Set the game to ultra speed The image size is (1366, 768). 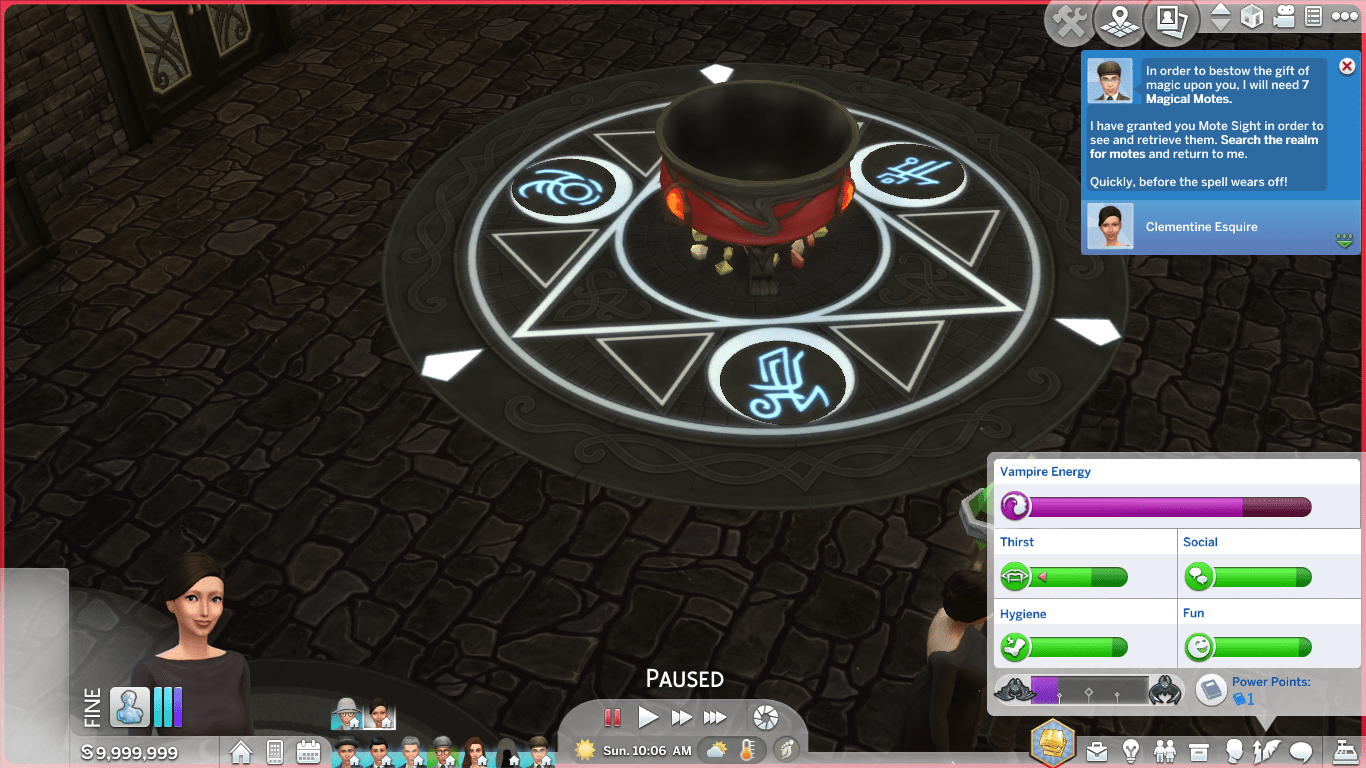(715, 717)
